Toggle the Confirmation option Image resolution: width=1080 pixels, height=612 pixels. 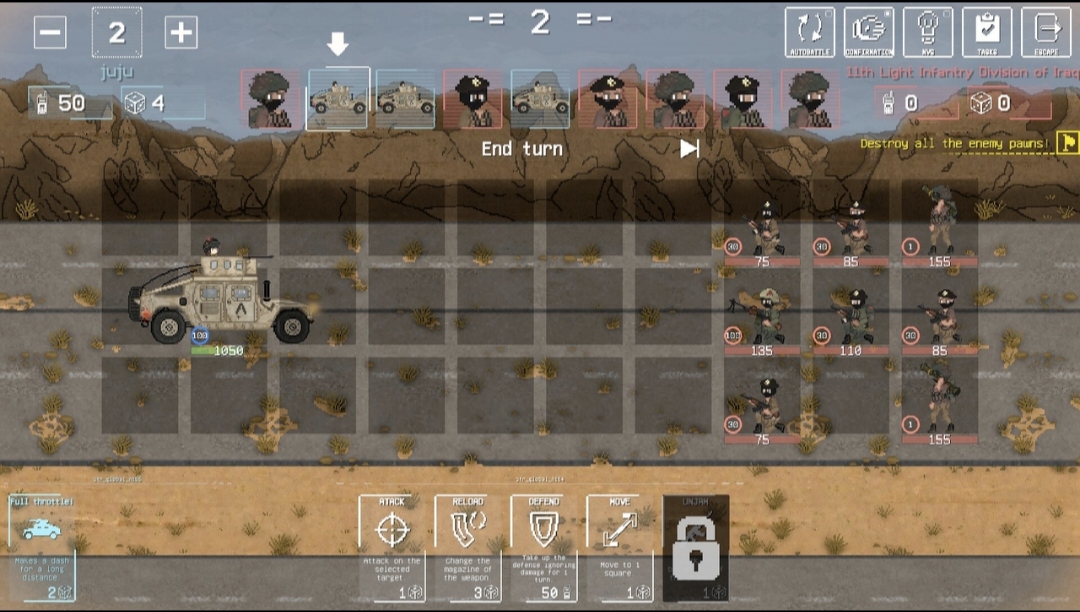[869, 32]
